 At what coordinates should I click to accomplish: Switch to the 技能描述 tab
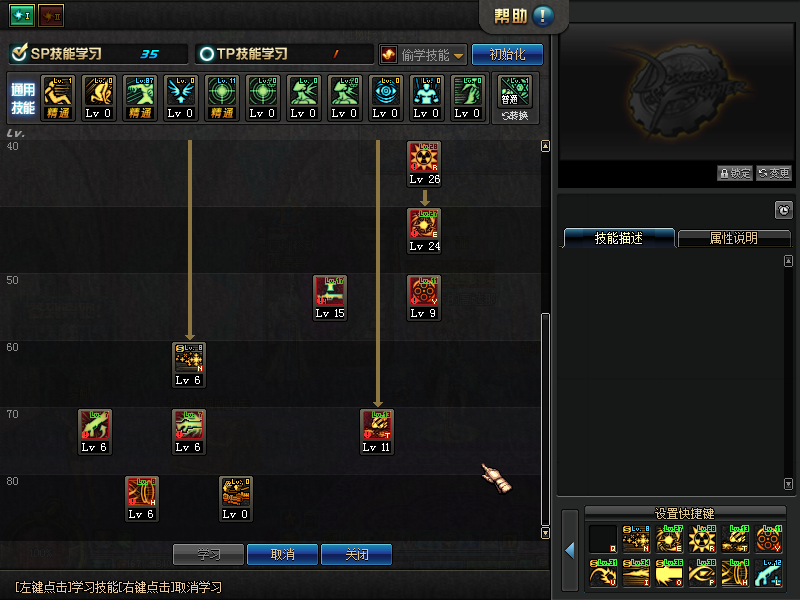tap(618, 239)
